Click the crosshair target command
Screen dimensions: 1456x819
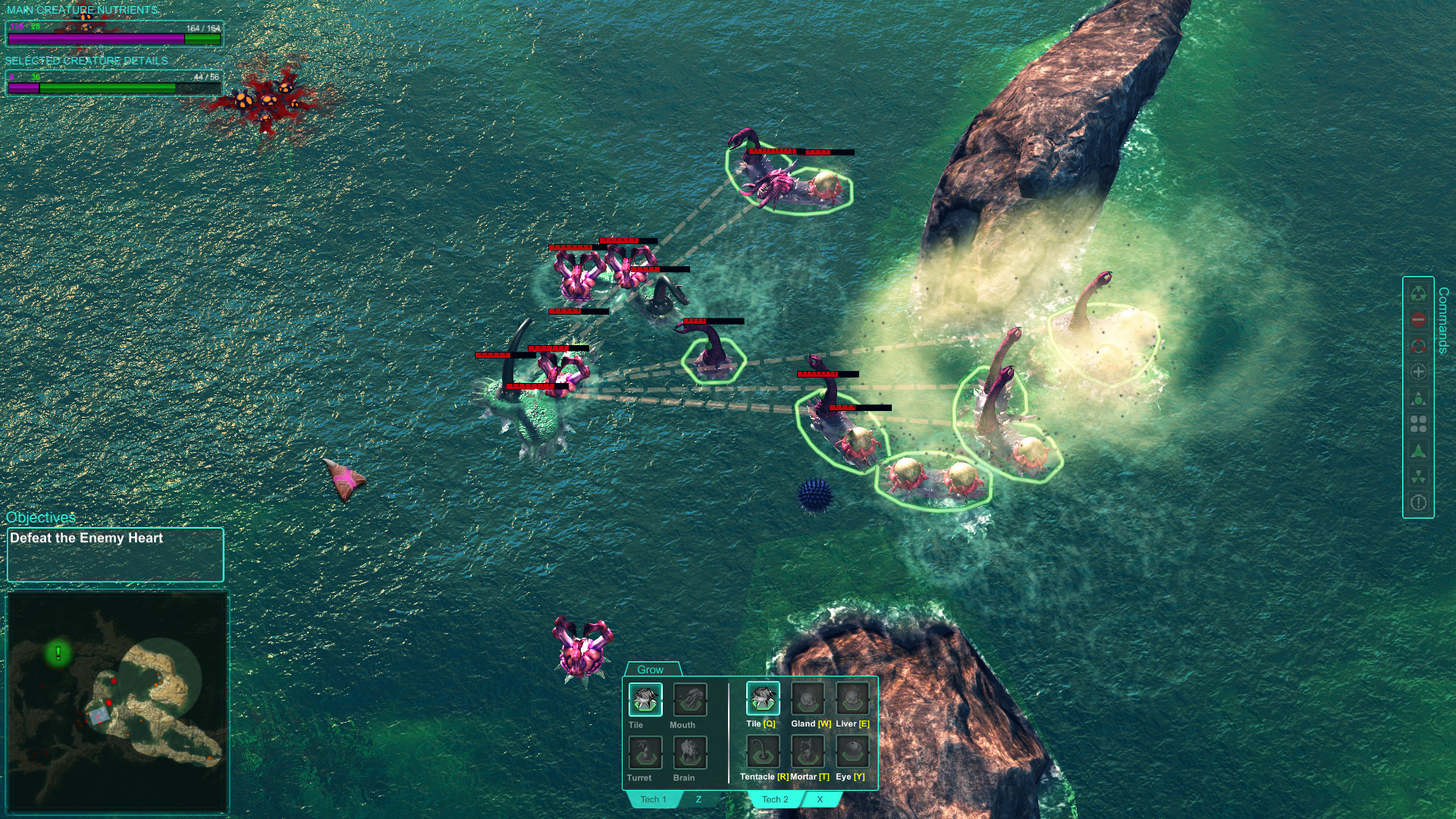click(1417, 370)
